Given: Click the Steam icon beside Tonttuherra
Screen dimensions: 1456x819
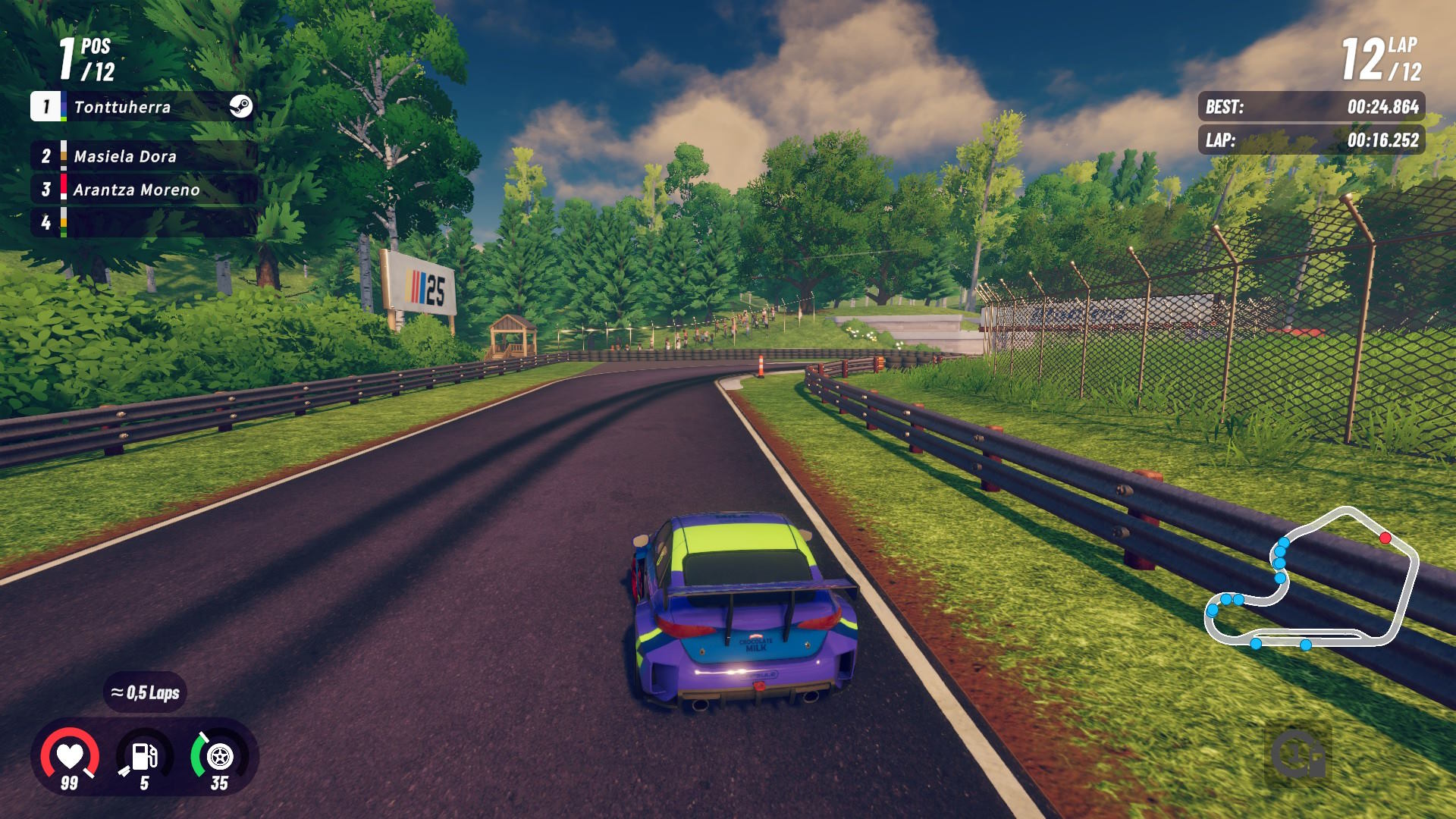Looking at the screenshot, I should click(241, 106).
